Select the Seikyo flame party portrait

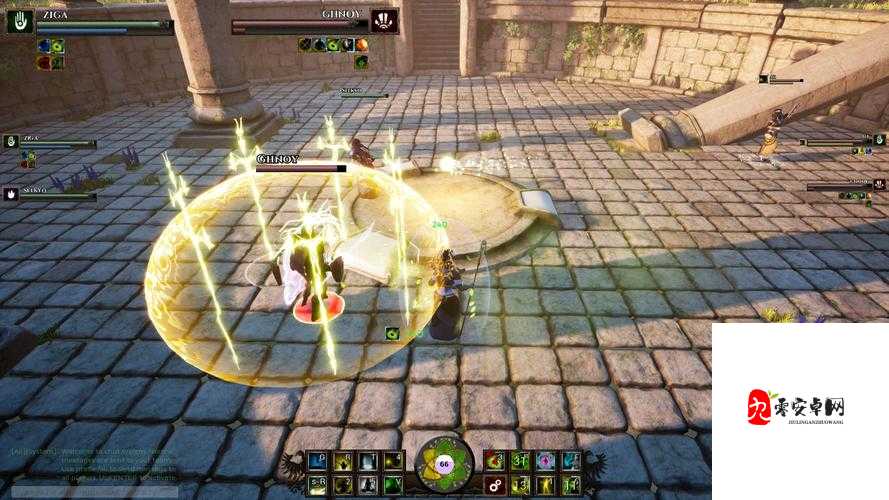click(x=11, y=194)
